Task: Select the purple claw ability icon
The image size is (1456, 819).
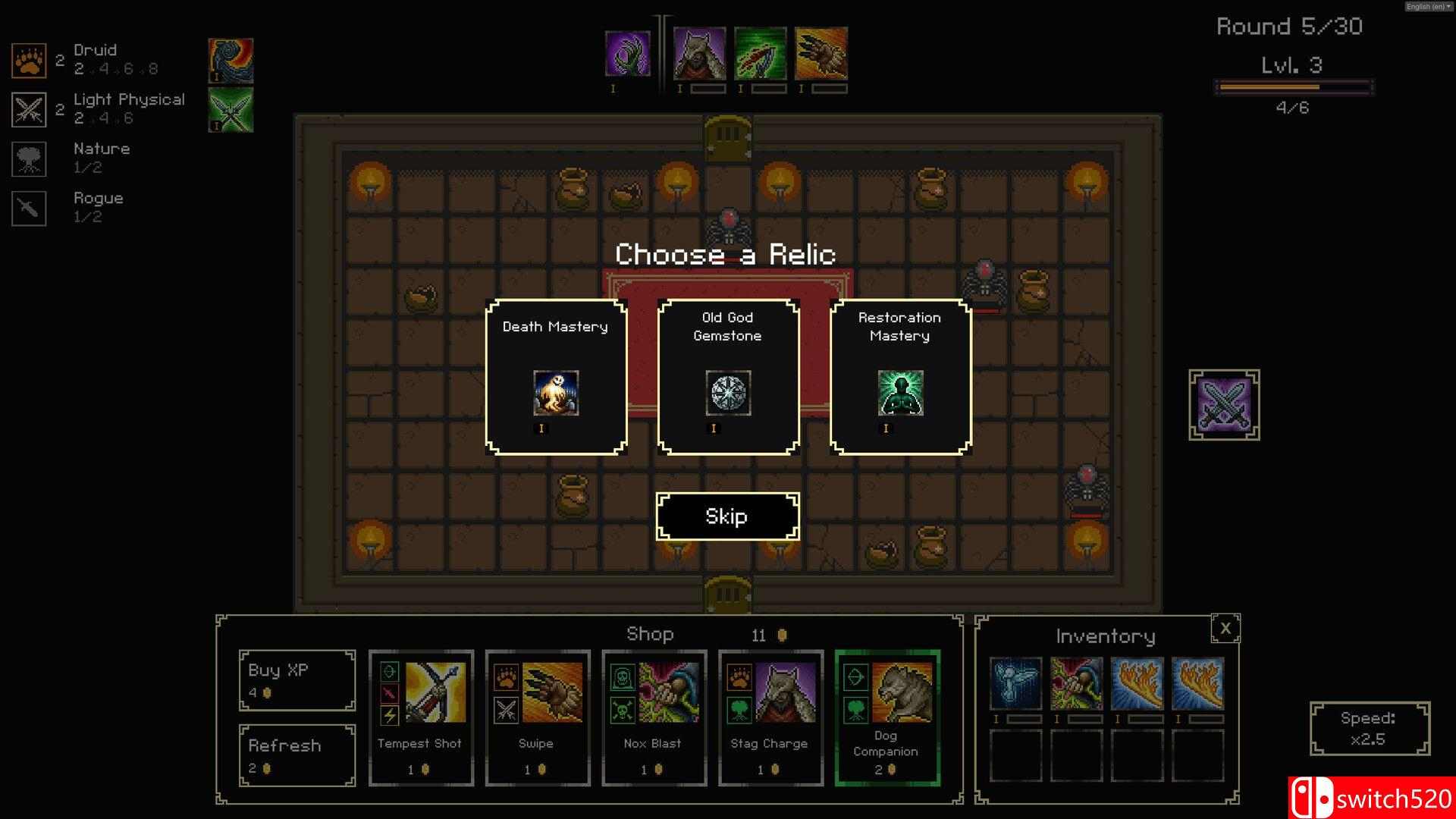Action: (x=628, y=54)
